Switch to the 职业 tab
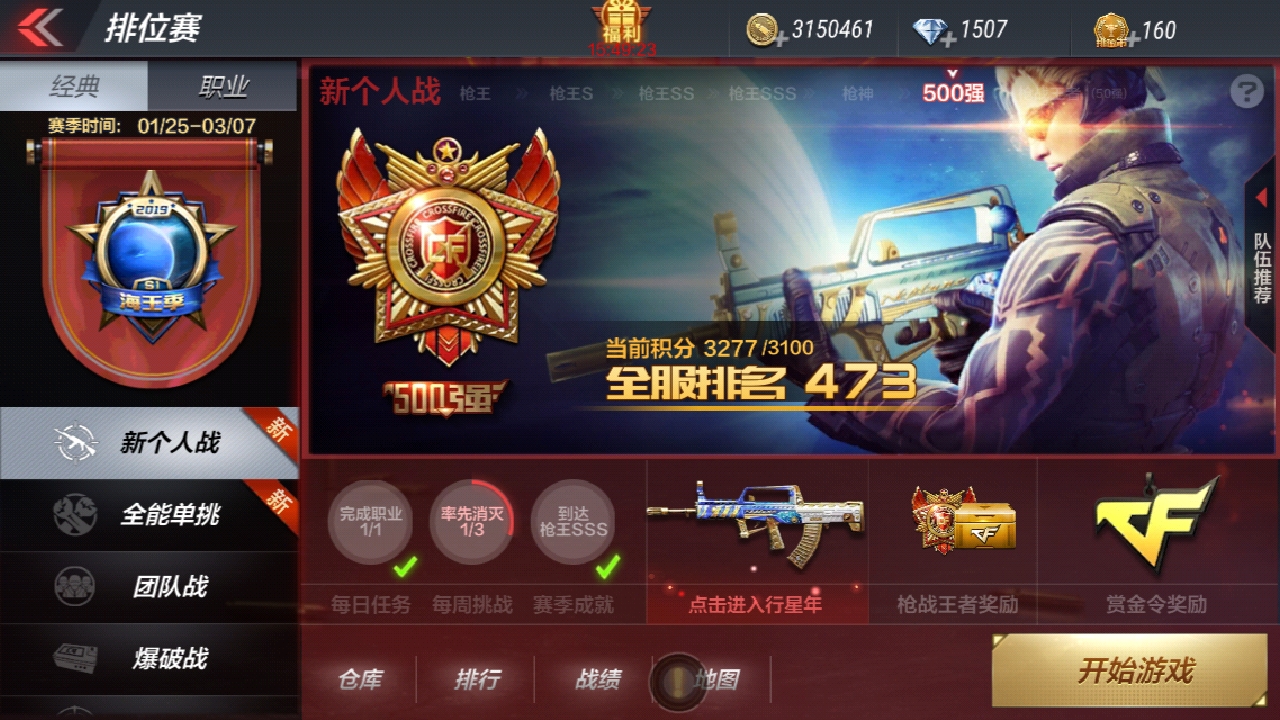Screen dimensions: 1280x720 click(x=225, y=86)
